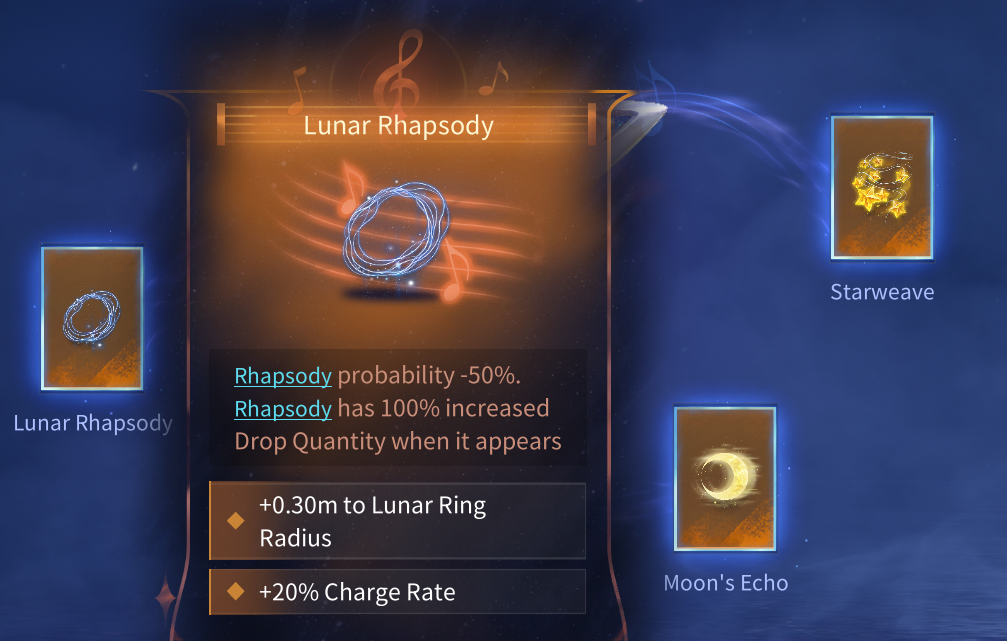Select the +20% Charge Rate row

[x=397, y=592]
